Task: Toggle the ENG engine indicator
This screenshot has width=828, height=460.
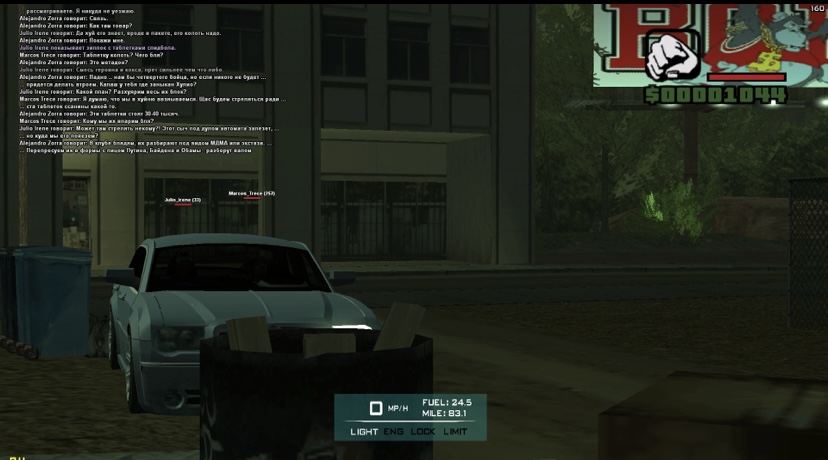Action: pos(394,432)
